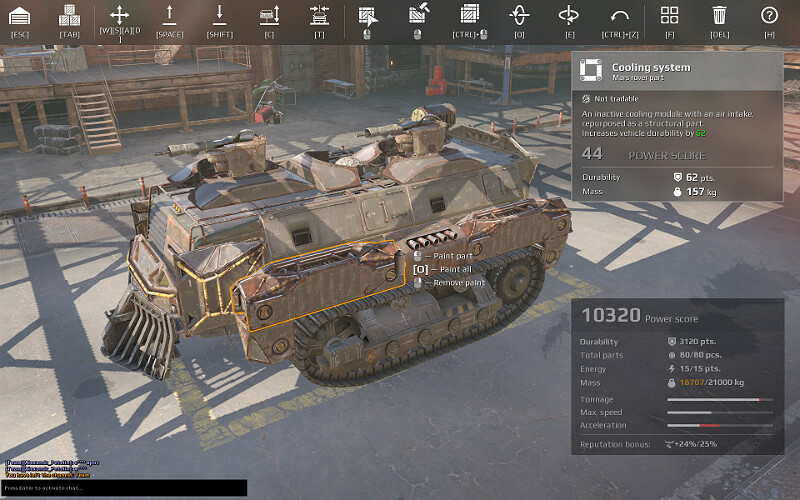Open the parts storage crates icon
Image resolution: width=800 pixels, height=500 pixels.
click(69, 16)
